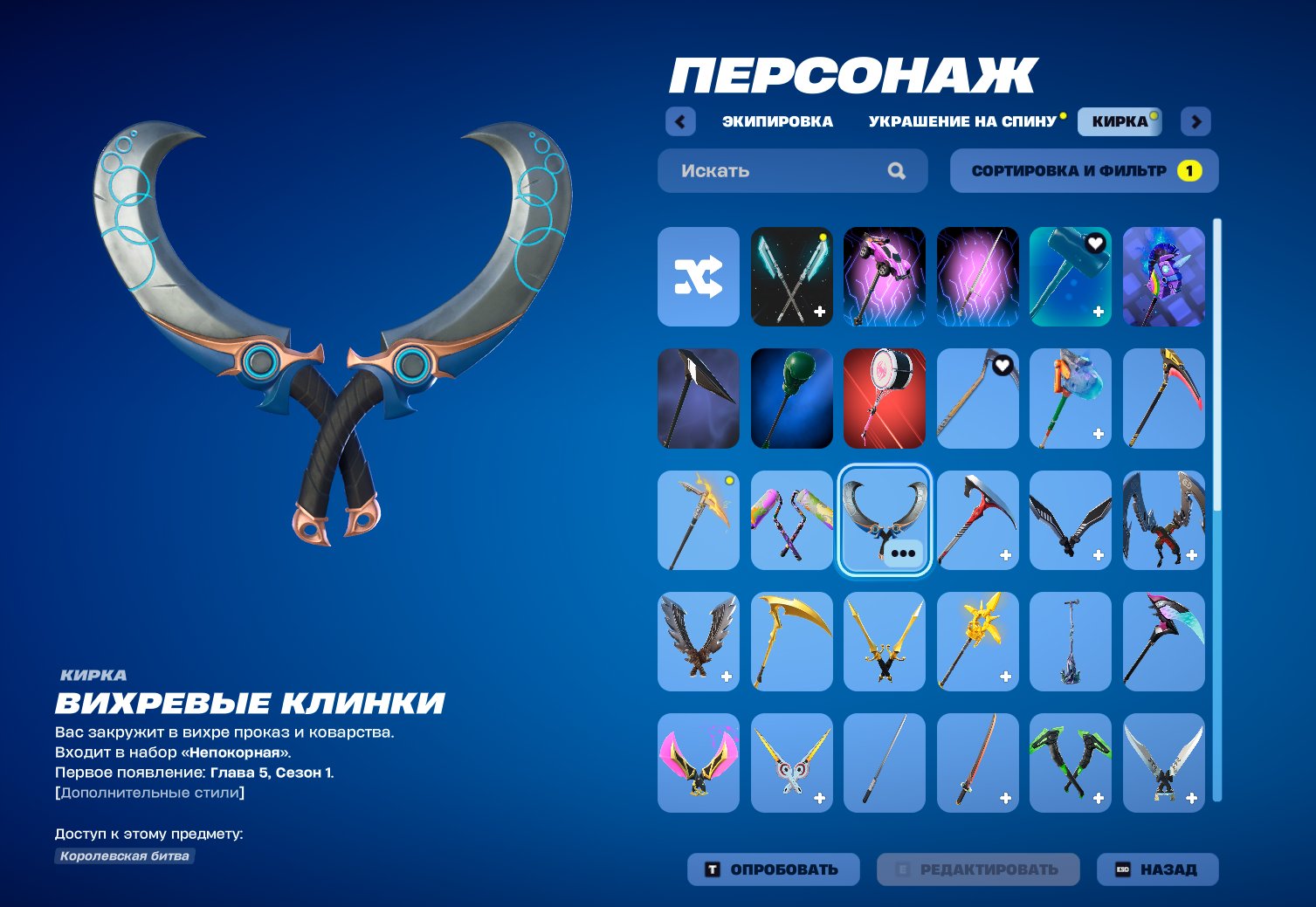
Task: Pick the katana pickaxe in the bottom row
Action: [977, 761]
